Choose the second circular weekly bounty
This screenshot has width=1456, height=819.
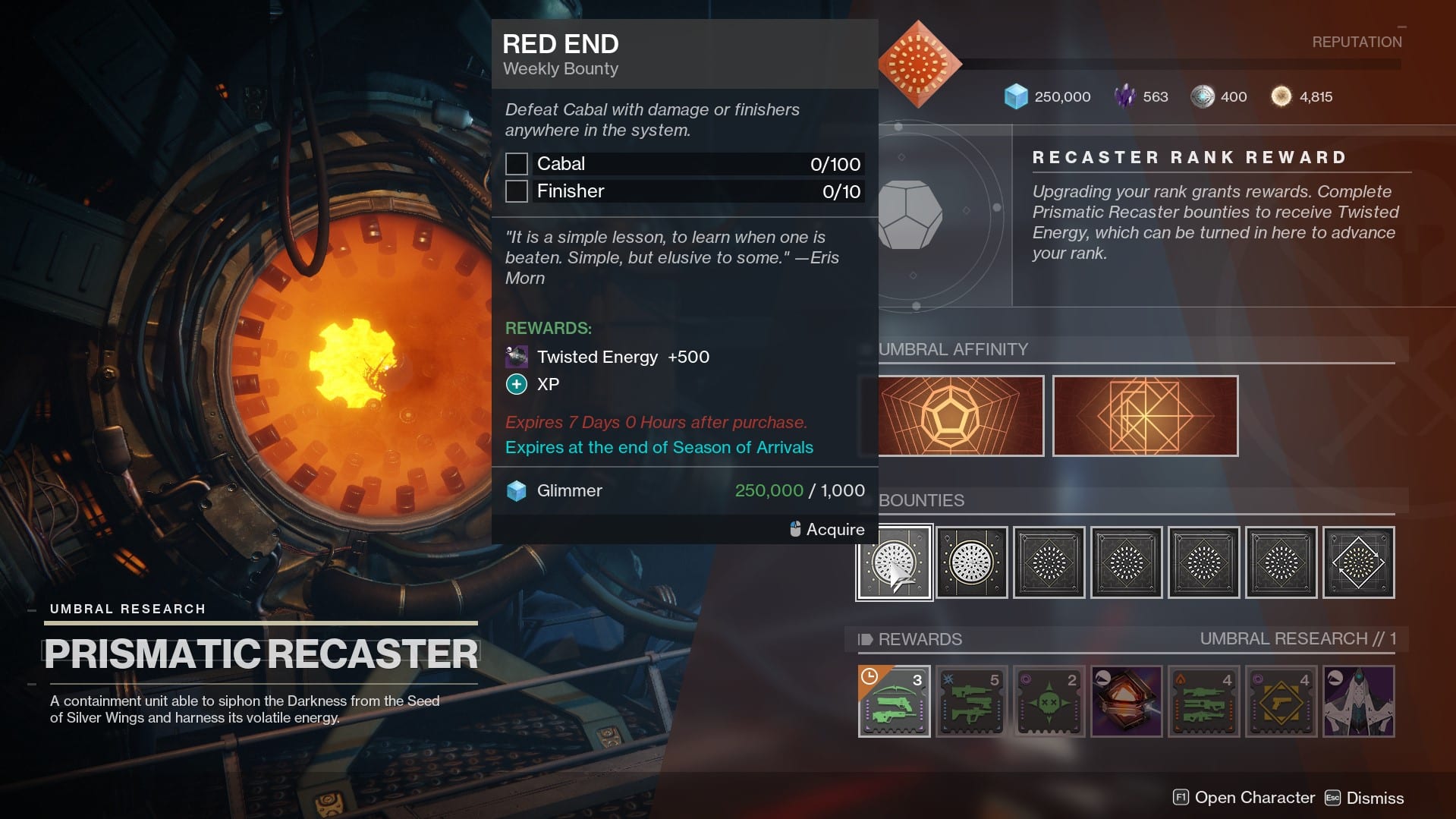tap(971, 562)
